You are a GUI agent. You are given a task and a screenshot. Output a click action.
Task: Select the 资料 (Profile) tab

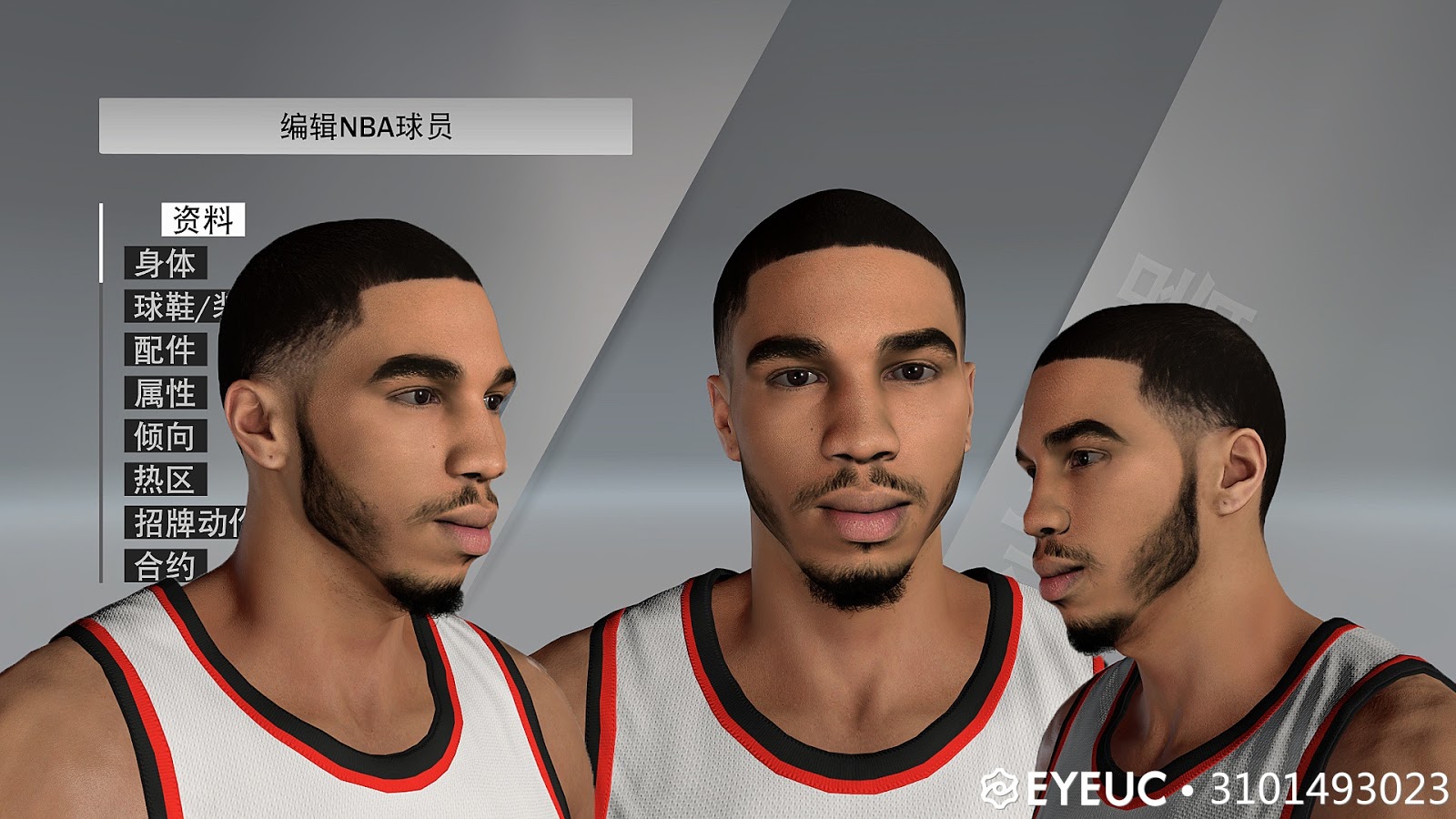[202, 218]
